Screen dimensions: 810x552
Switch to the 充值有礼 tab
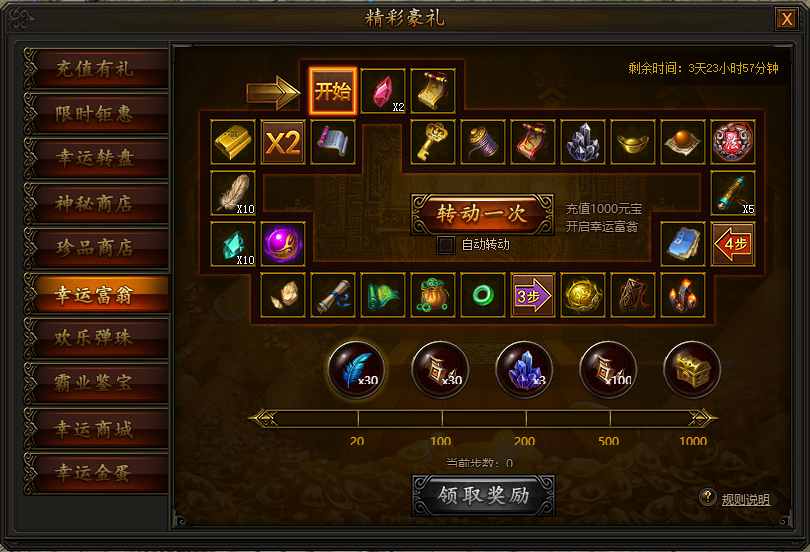pos(95,70)
